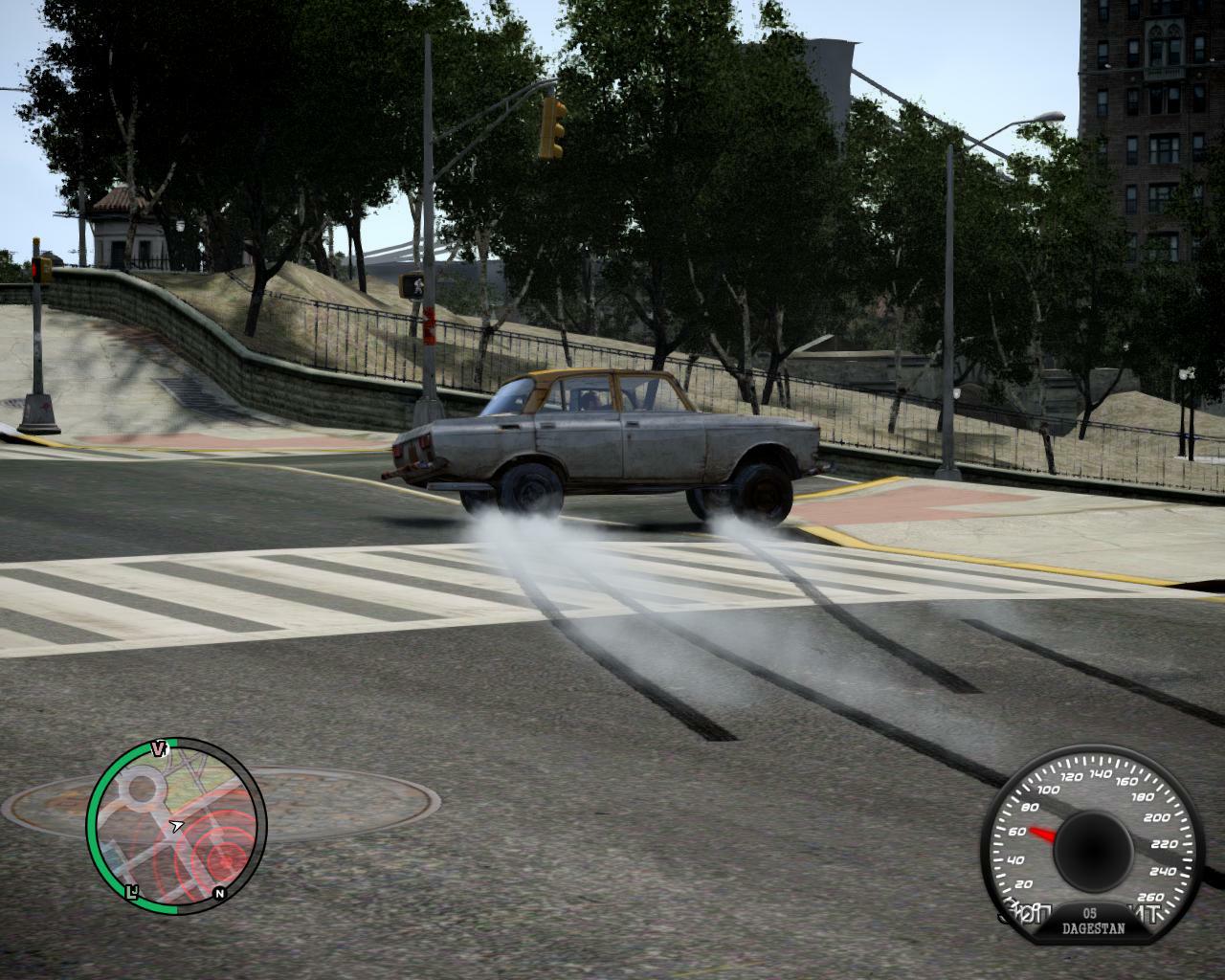
Task: Select the V blip on the radar edge
Action: [159, 748]
